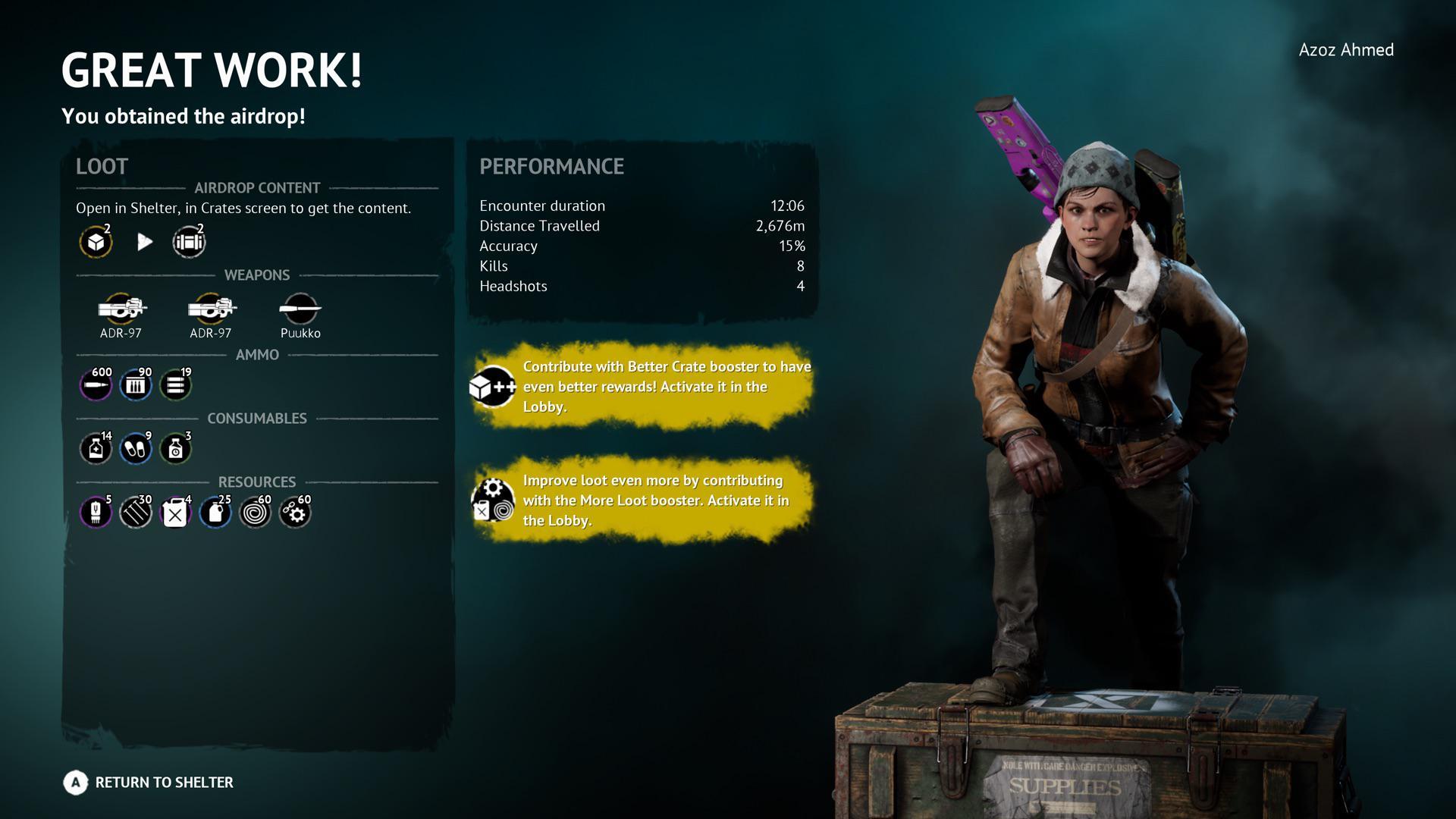
Task: Select the pills consumable icon
Action: coord(135,448)
